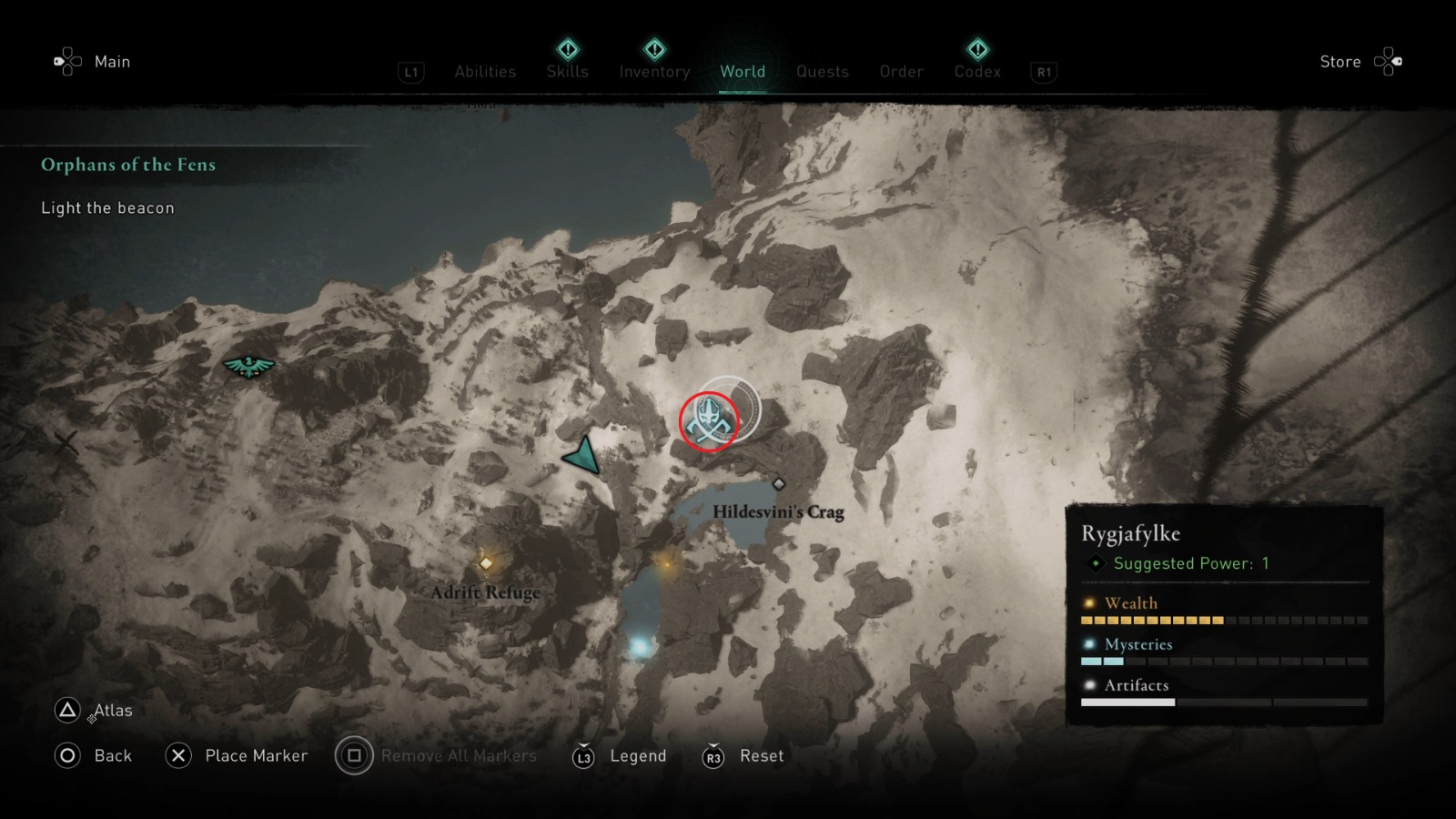Open the Store in the top right

click(1340, 61)
